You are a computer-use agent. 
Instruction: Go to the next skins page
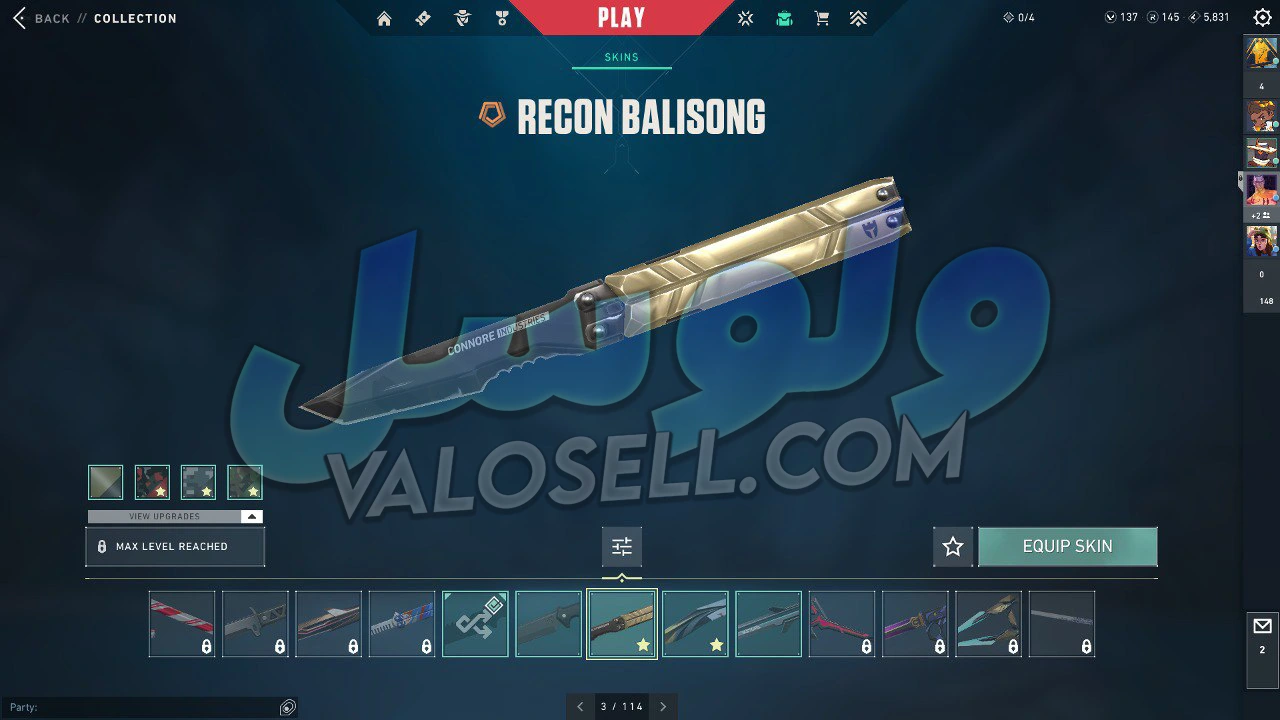(662, 707)
